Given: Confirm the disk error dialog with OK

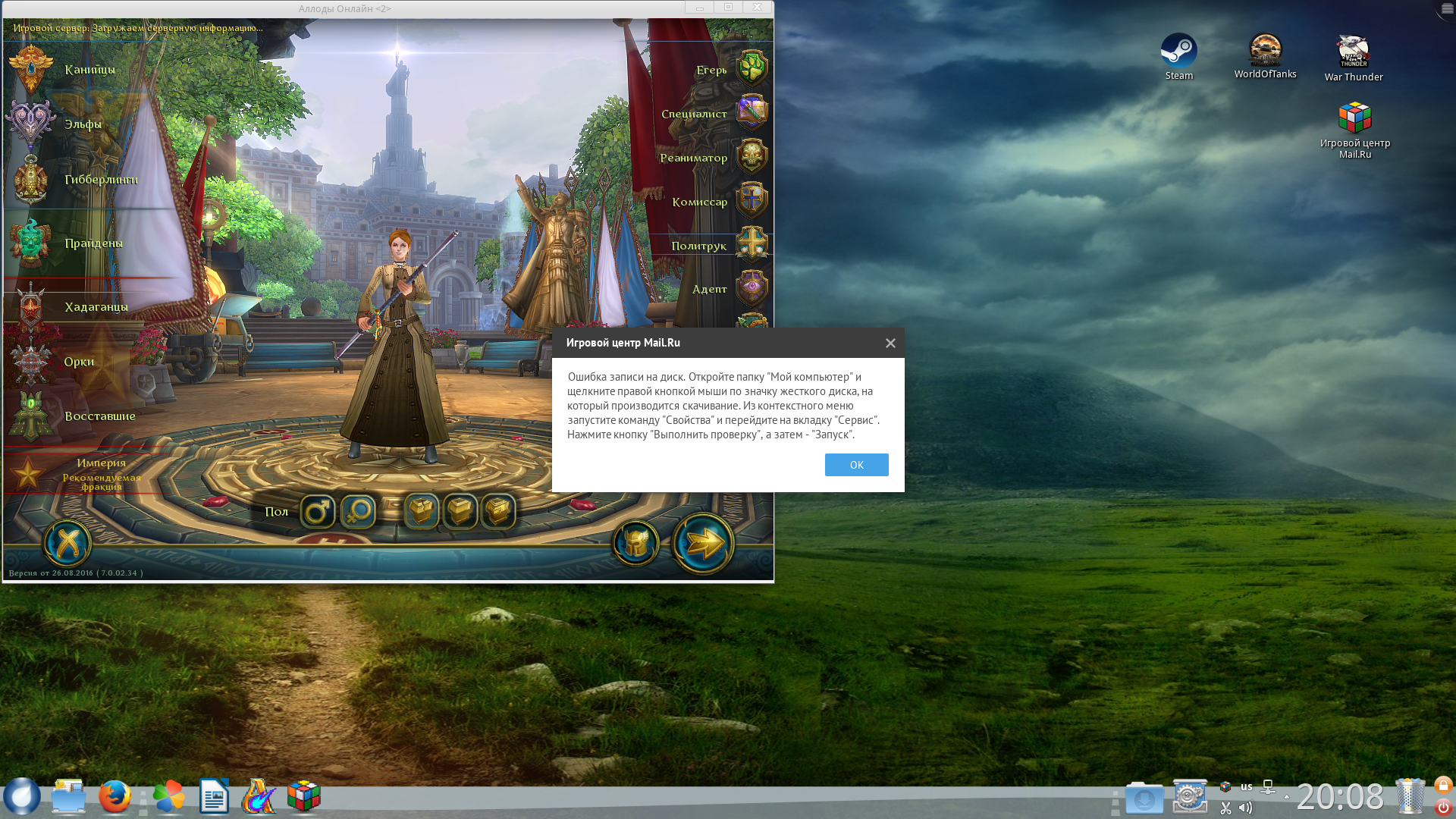Looking at the screenshot, I should point(856,465).
